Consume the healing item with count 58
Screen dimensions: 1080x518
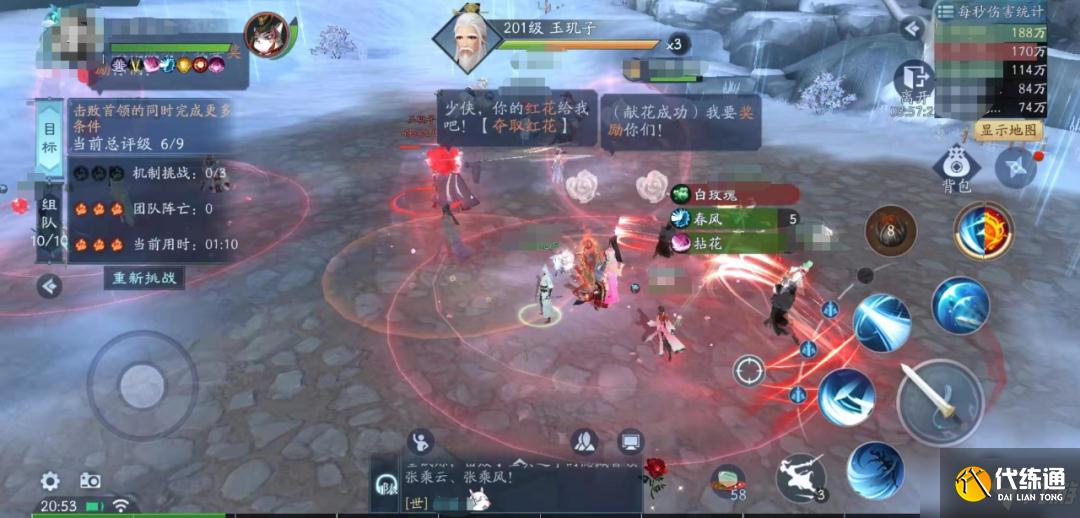coord(730,481)
